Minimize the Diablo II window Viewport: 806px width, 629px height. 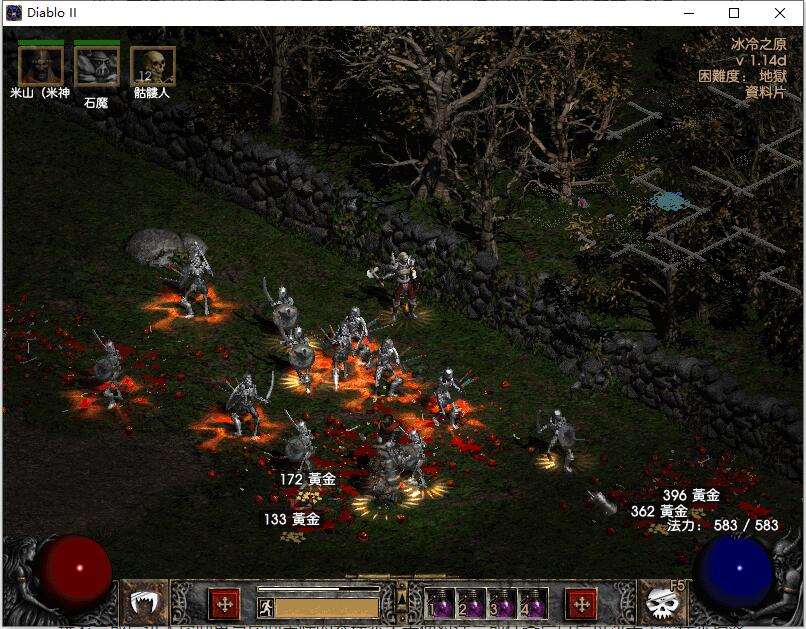pyautogui.click(x=688, y=13)
